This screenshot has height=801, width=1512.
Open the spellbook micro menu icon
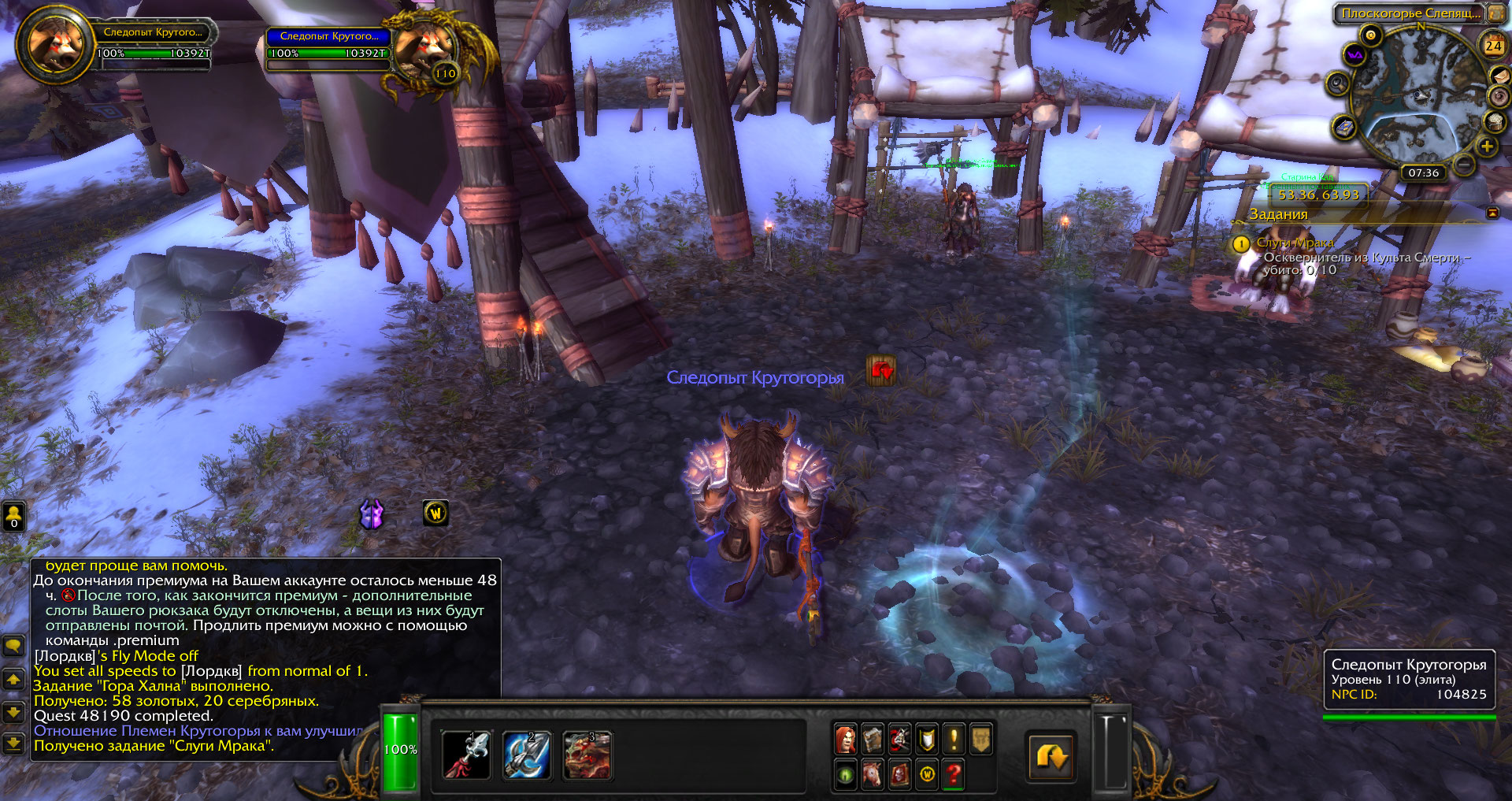click(873, 740)
